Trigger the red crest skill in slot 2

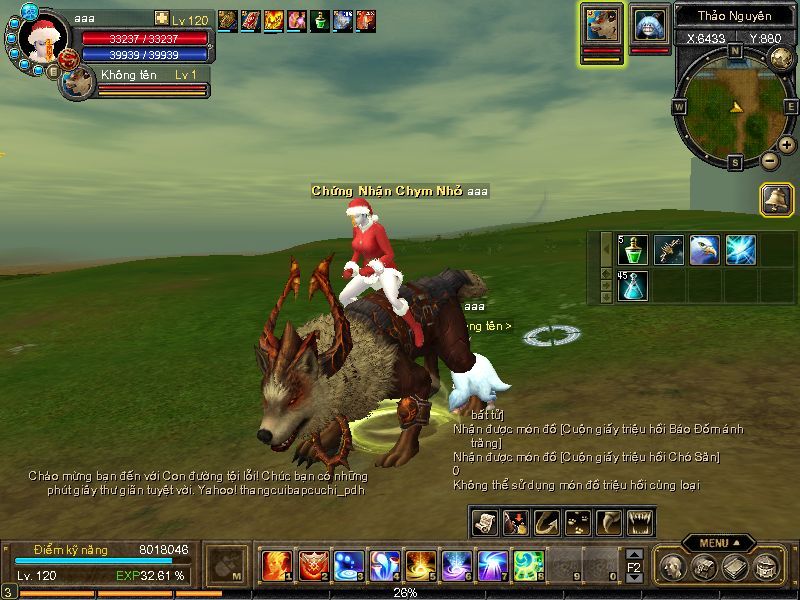coord(313,566)
